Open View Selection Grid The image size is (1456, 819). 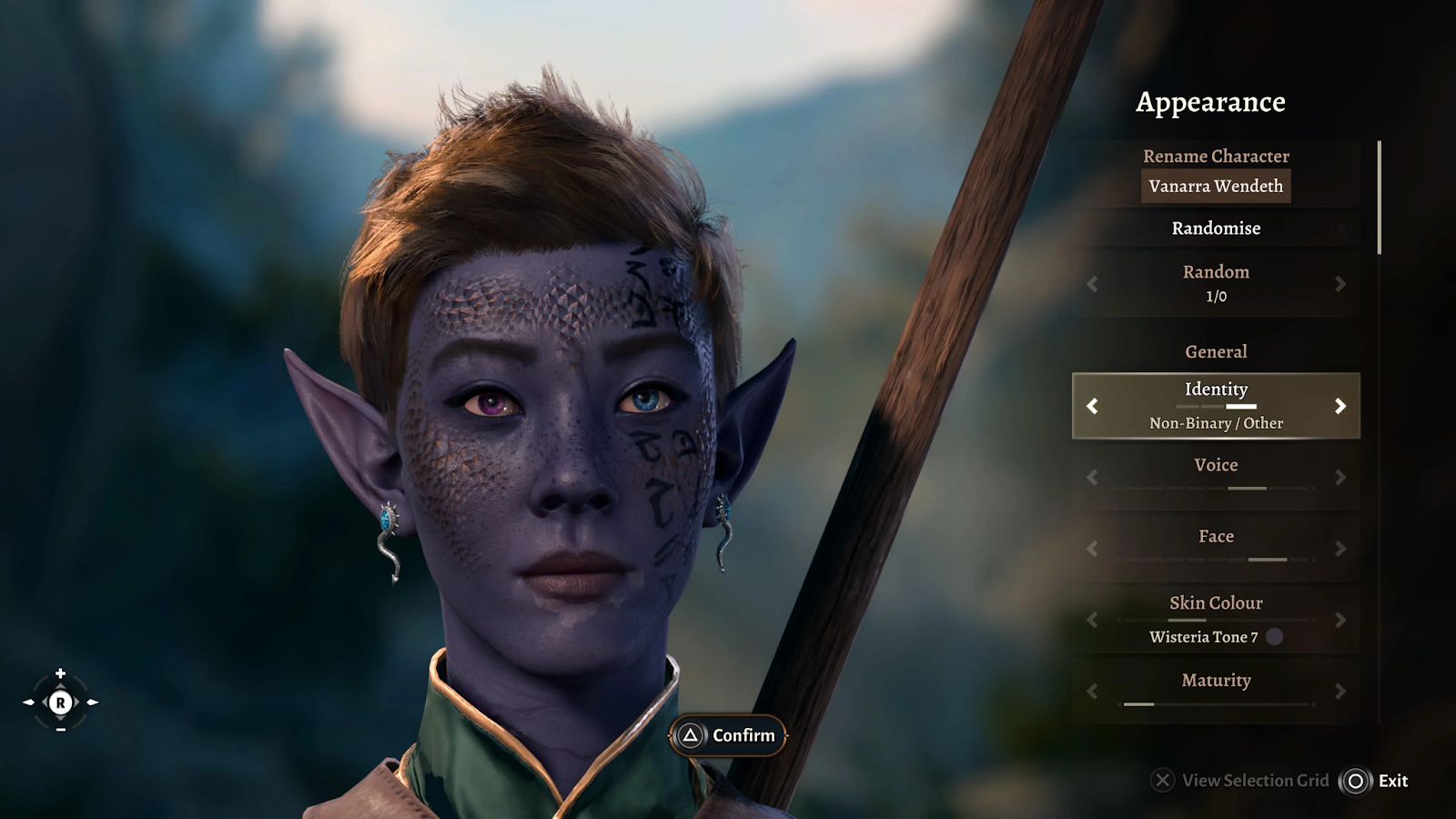pos(1241,781)
